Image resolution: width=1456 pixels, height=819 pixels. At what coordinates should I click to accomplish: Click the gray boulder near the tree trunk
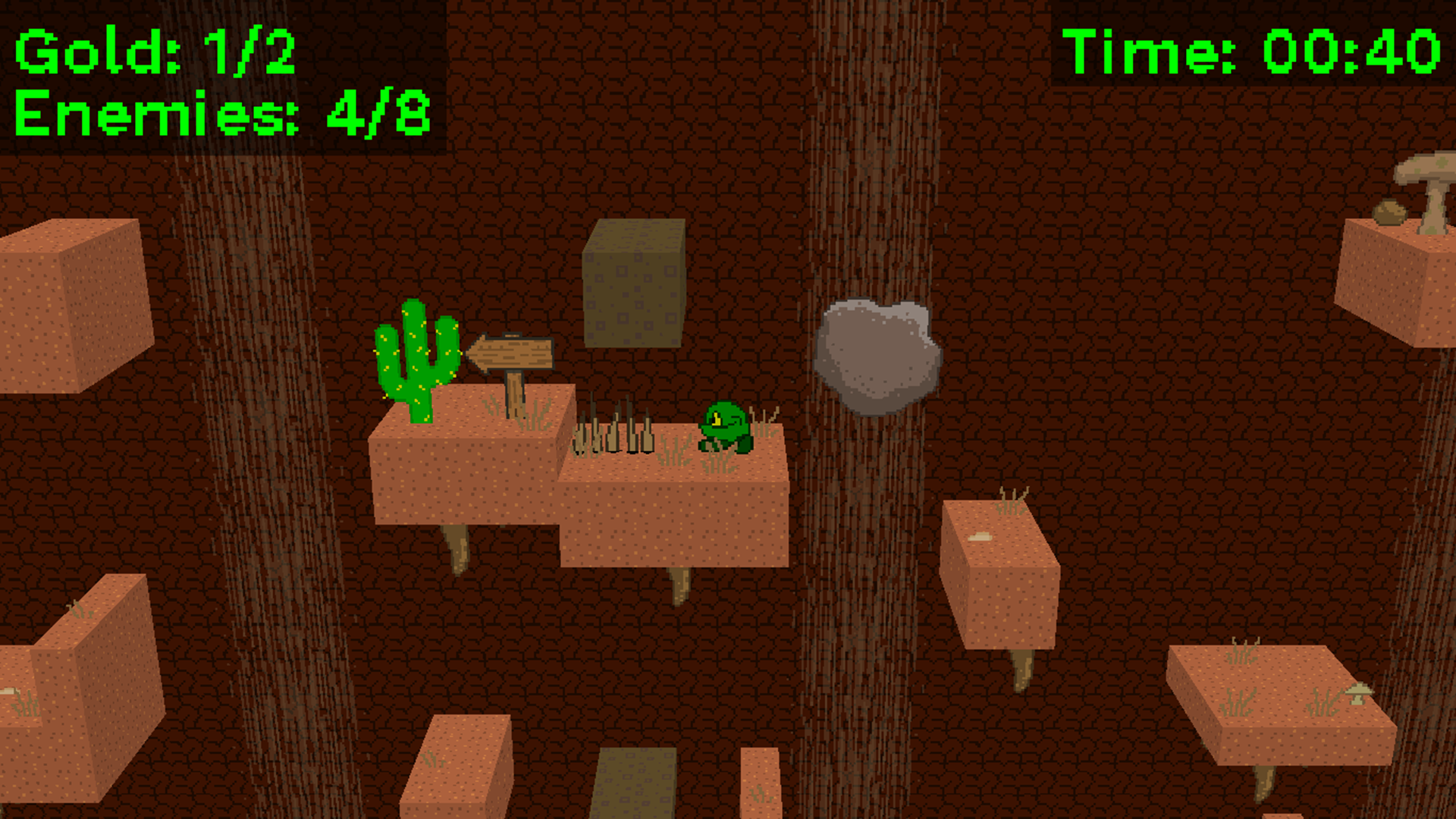pyautogui.click(x=880, y=356)
